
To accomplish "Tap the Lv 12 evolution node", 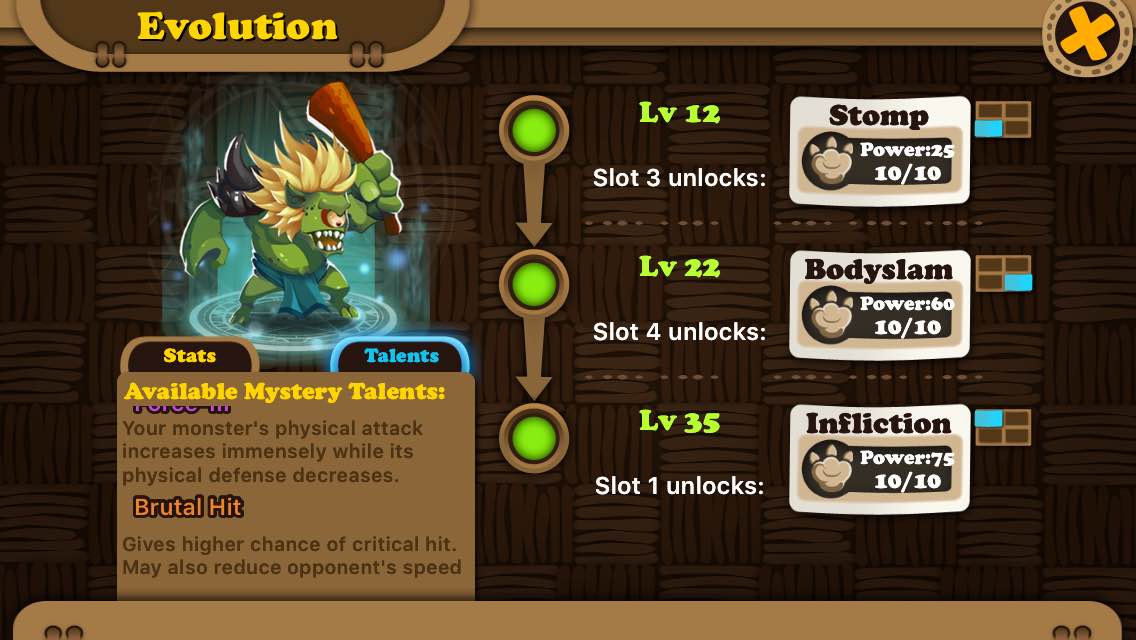I will [534, 130].
